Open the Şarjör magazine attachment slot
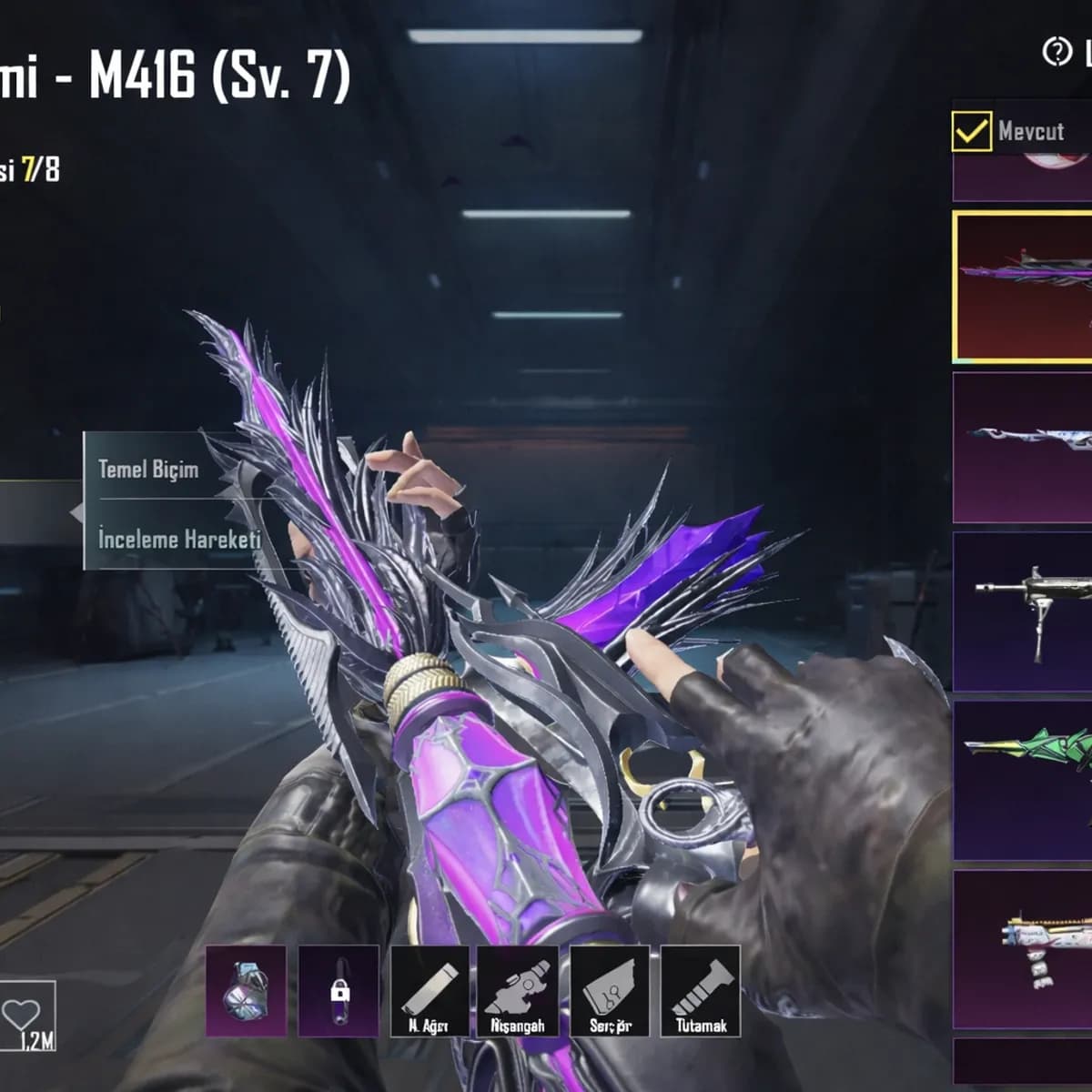The image size is (1092, 1092). coord(610,991)
